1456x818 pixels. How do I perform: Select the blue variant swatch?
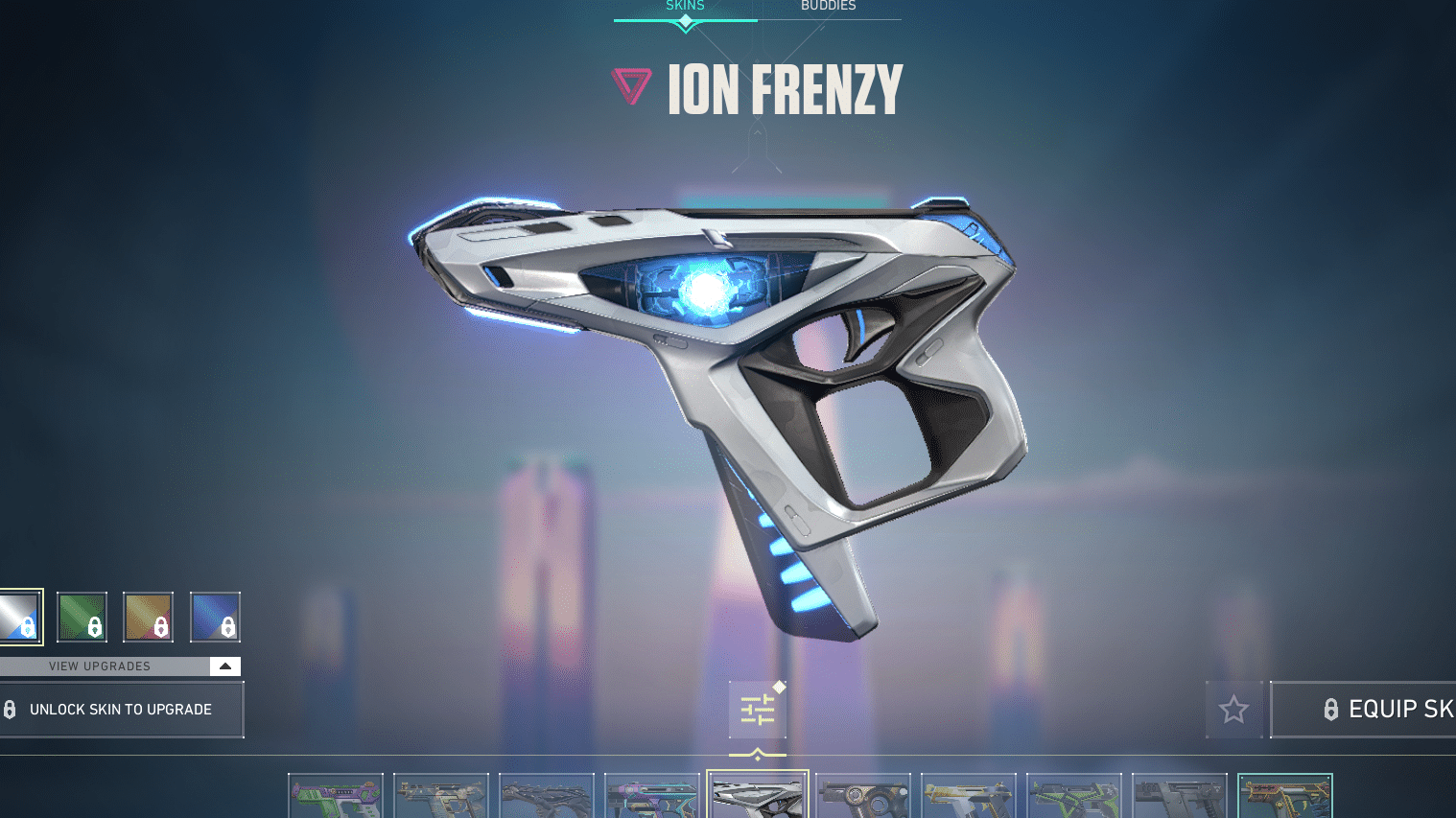click(x=215, y=617)
